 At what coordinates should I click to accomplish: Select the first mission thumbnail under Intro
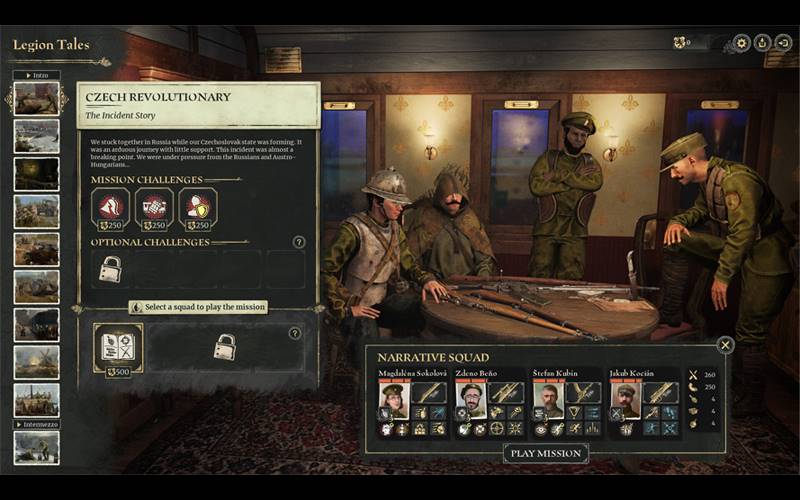[x=36, y=99]
